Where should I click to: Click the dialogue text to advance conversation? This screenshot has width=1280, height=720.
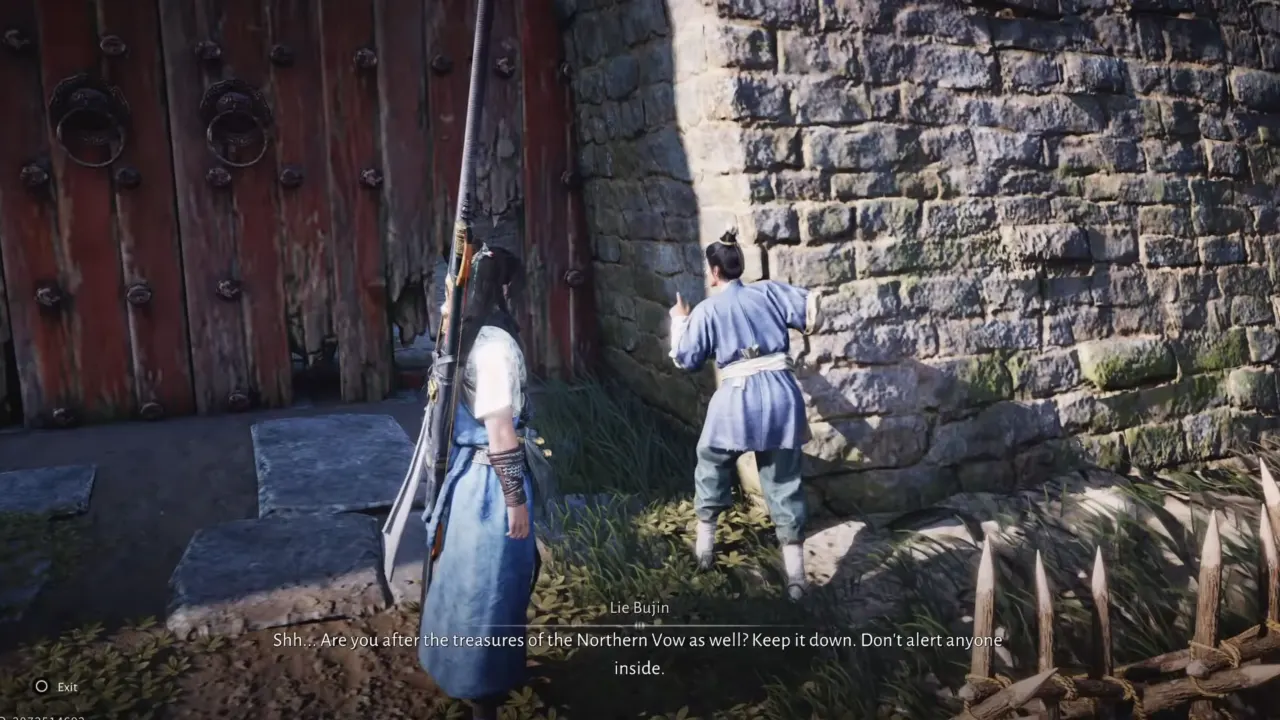tap(640, 640)
